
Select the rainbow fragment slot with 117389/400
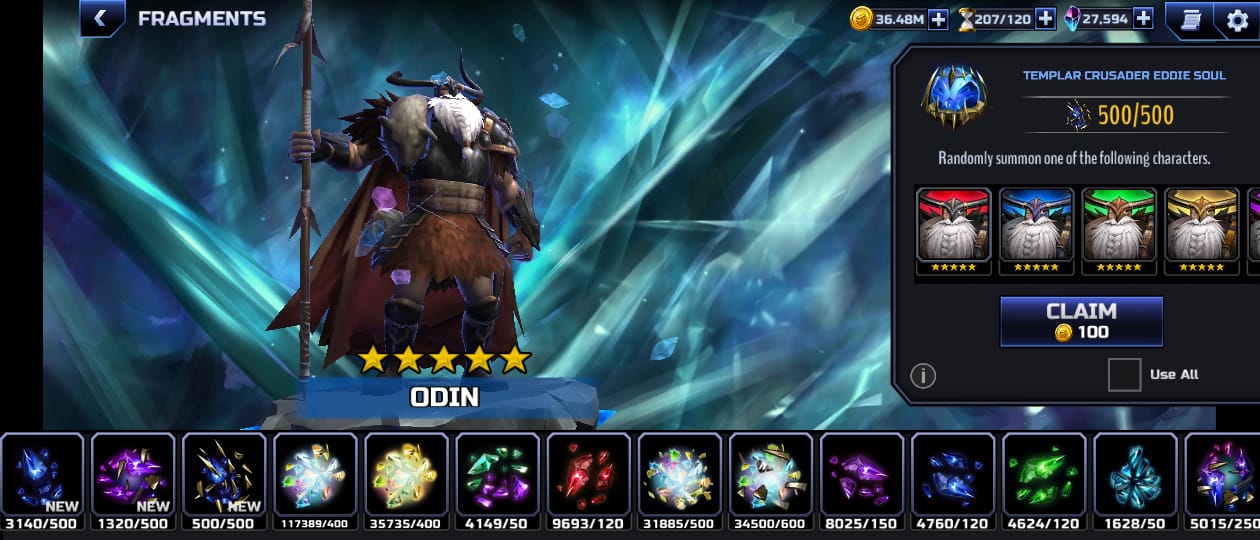pyautogui.click(x=315, y=474)
